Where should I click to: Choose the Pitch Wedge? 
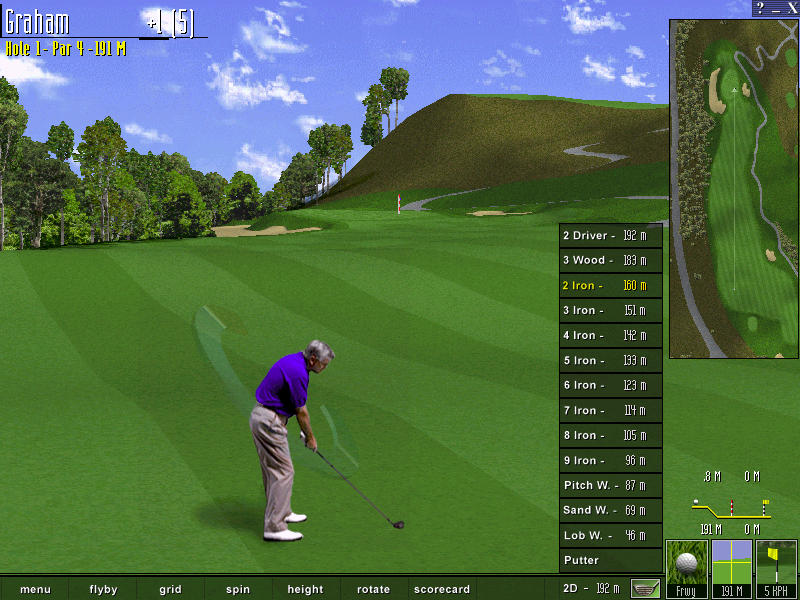coord(610,486)
